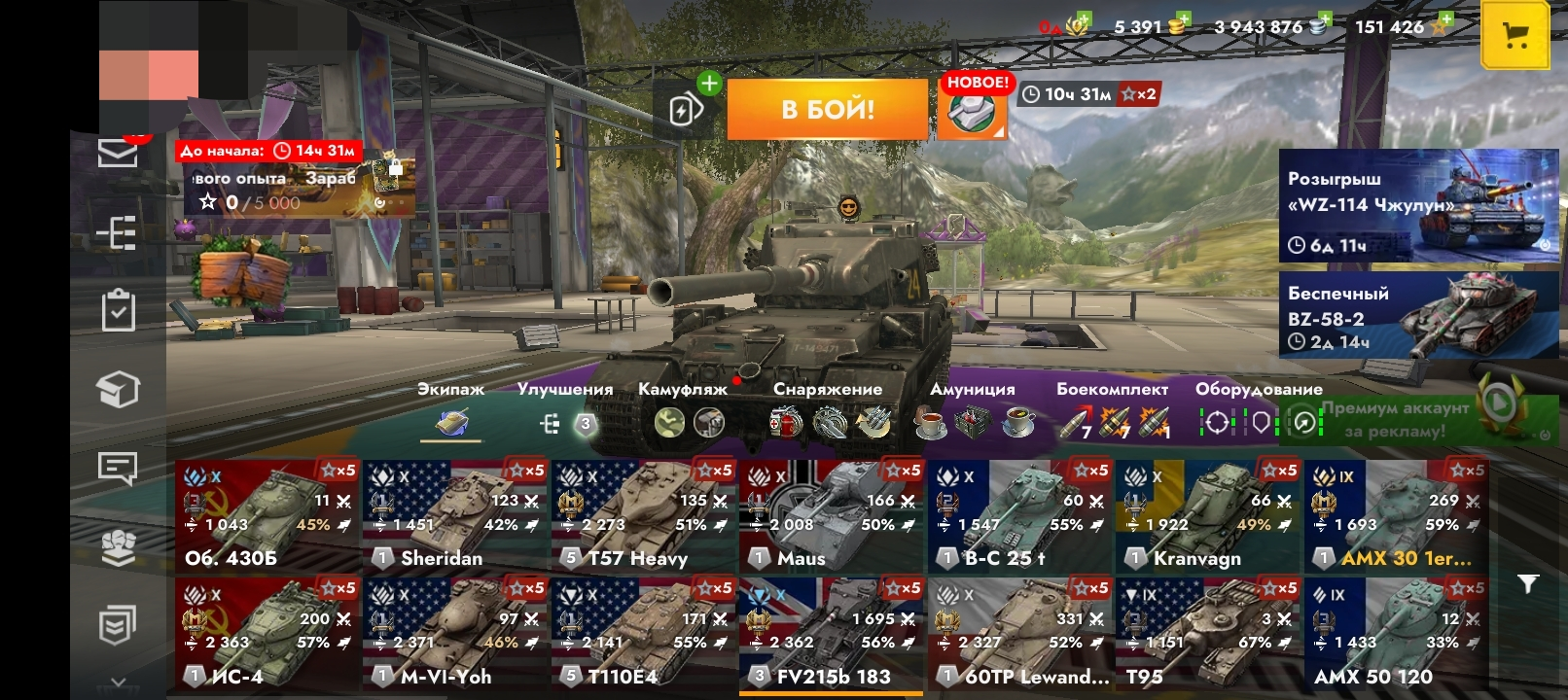Open the WZ-114 Чжулун giveaway banner

tap(1417, 205)
